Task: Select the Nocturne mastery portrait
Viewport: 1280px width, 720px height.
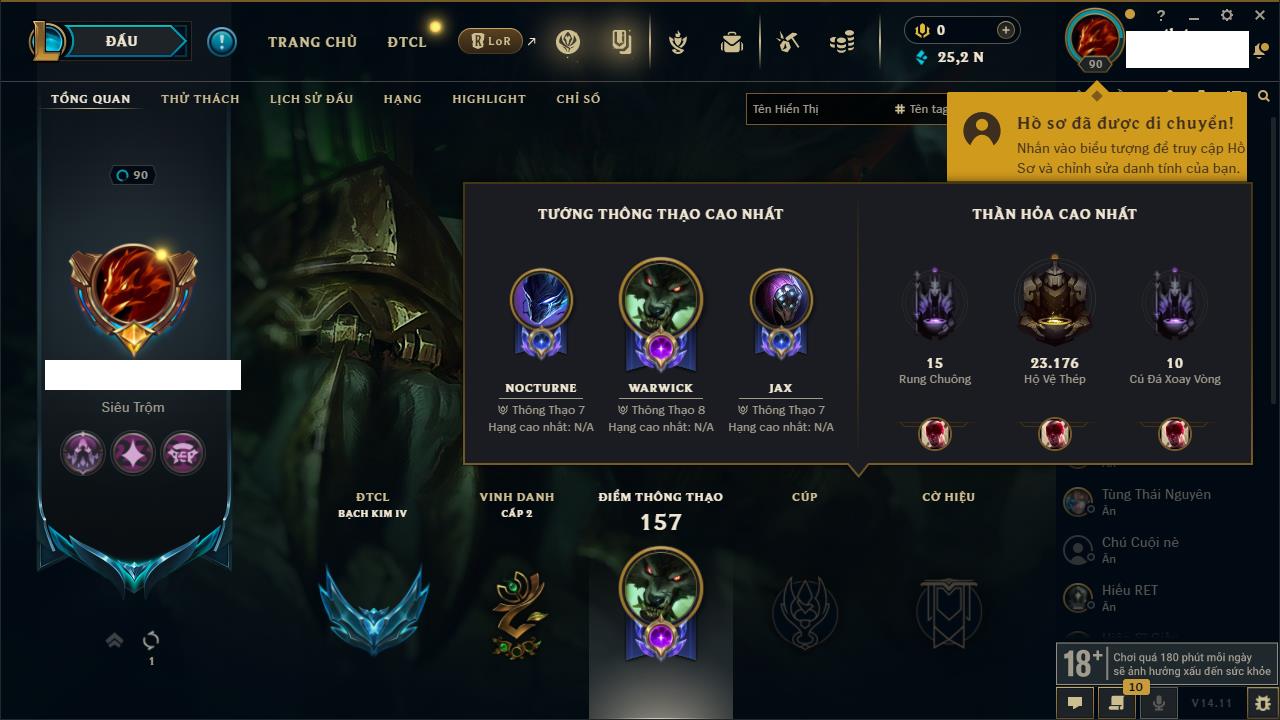Action: point(541,300)
